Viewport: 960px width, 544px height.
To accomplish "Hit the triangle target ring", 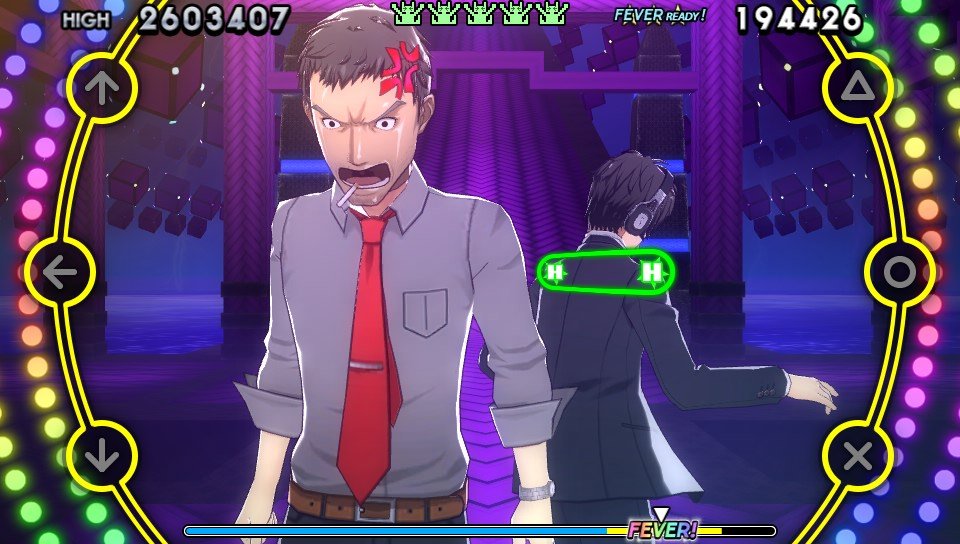I will click(858, 88).
